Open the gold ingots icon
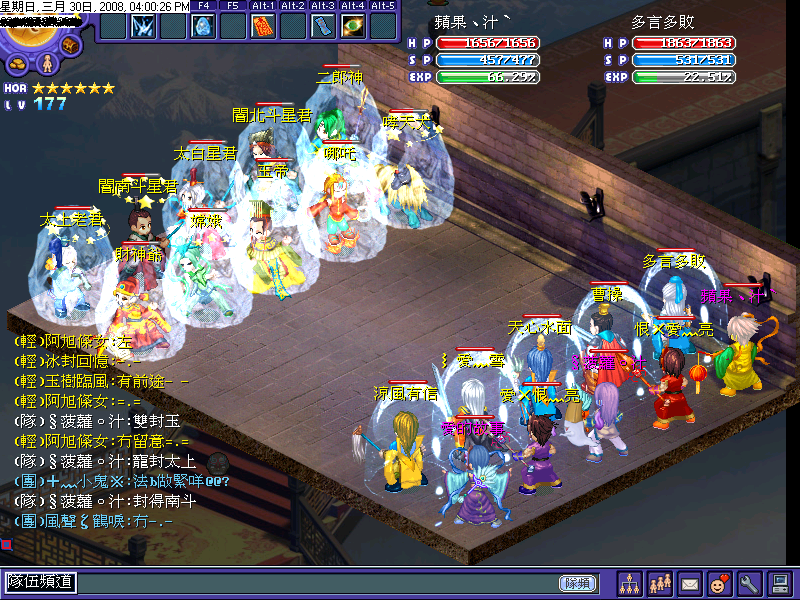Viewport: 800px width, 600px height. click(18, 64)
